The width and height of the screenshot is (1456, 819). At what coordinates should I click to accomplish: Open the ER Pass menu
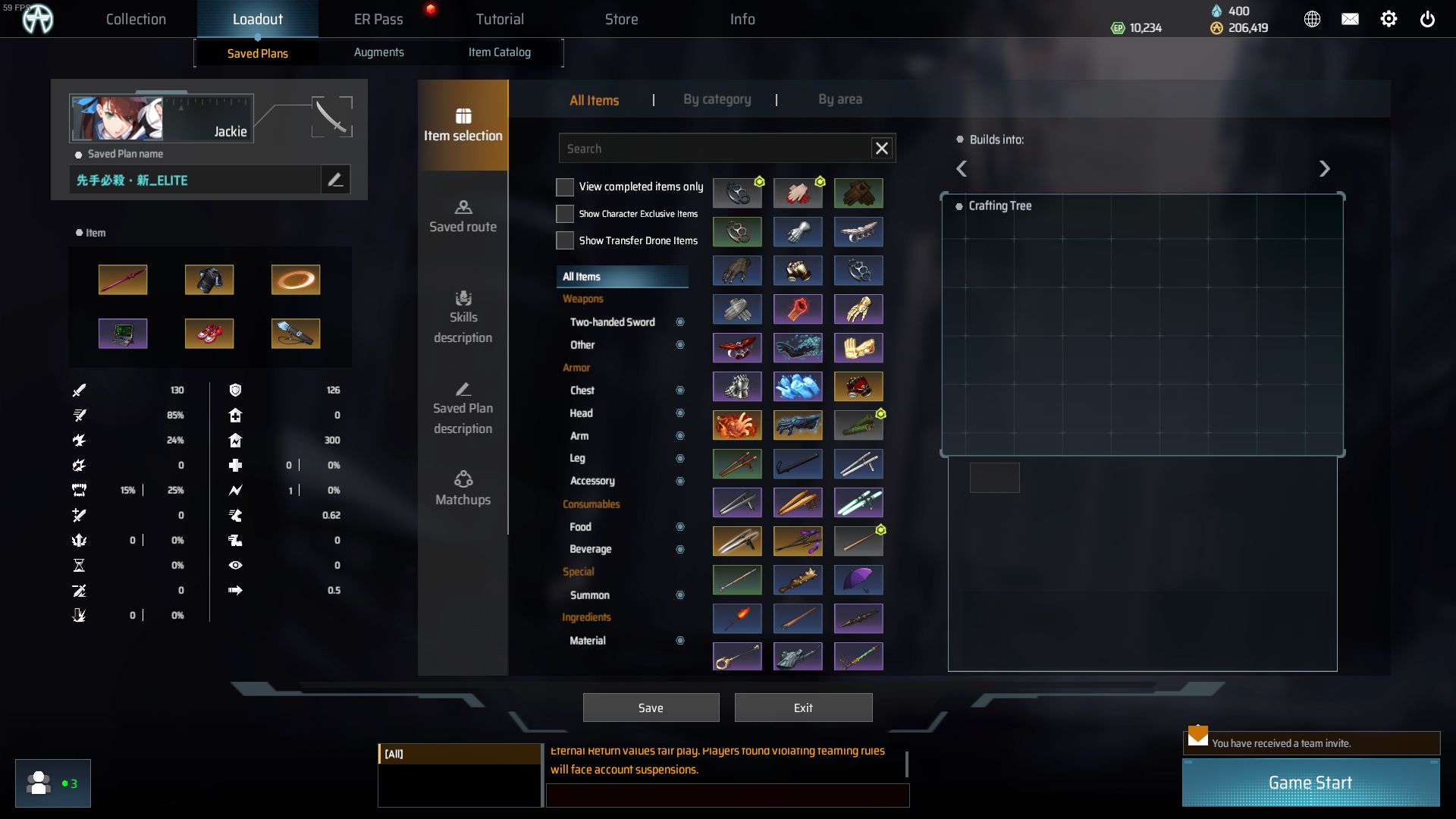click(378, 19)
